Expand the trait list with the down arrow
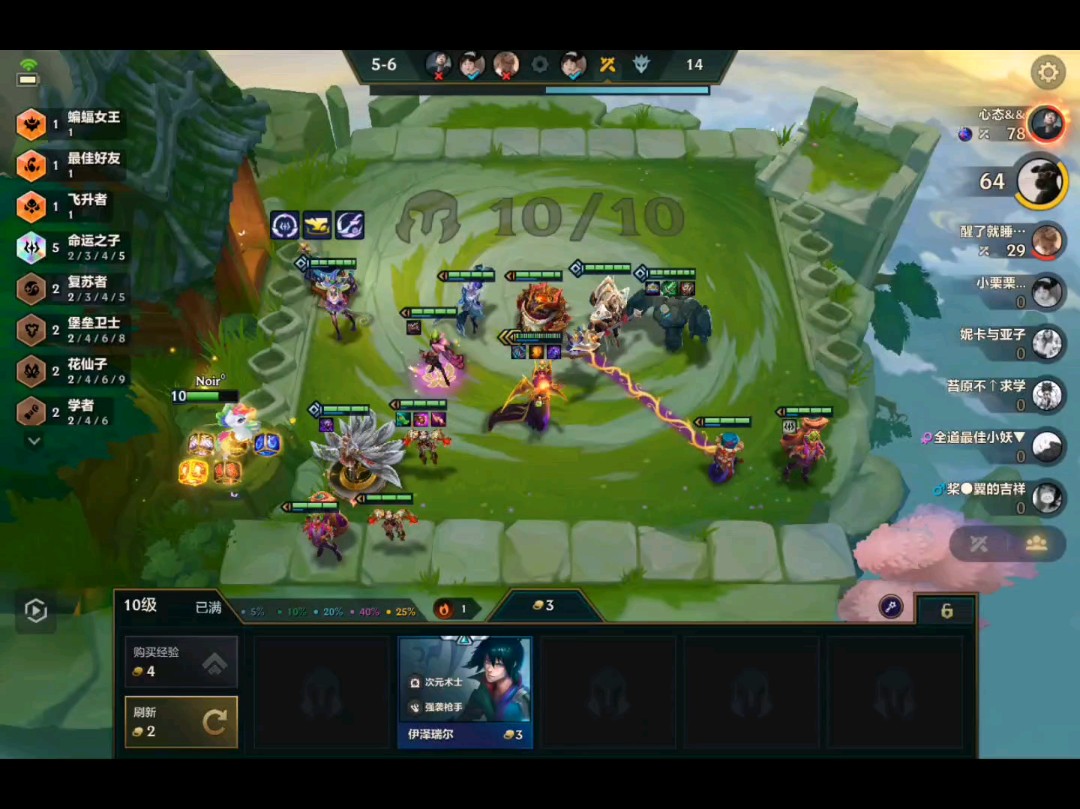Screen dimensions: 1080x809 tap(34, 440)
